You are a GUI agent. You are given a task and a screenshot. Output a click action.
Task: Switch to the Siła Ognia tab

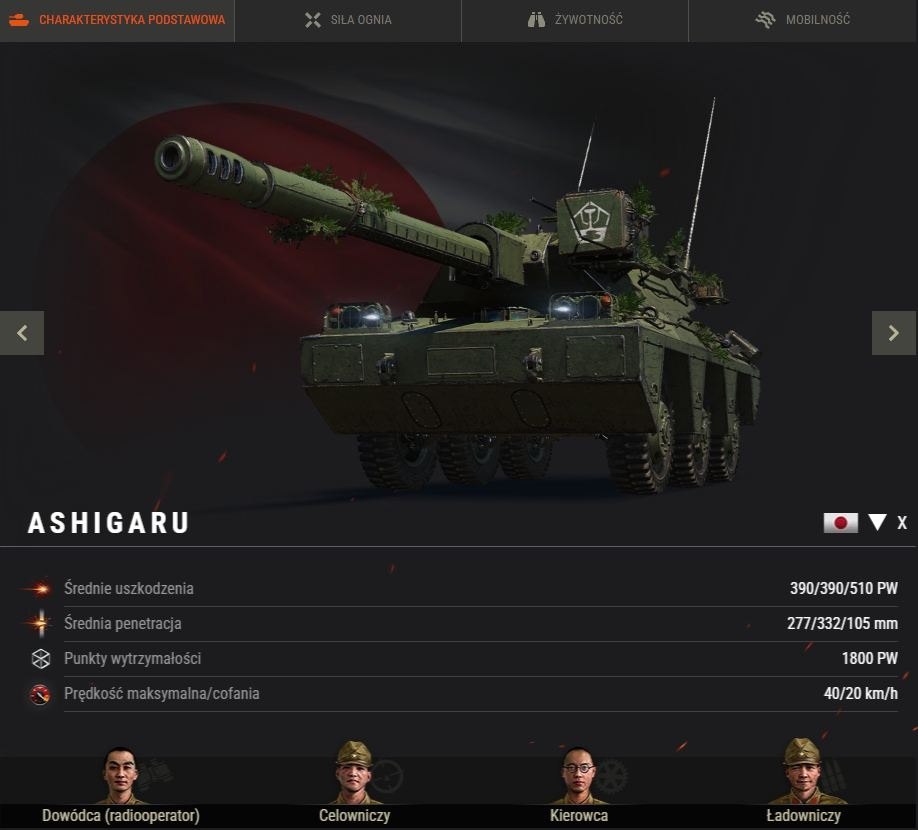(348, 20)
